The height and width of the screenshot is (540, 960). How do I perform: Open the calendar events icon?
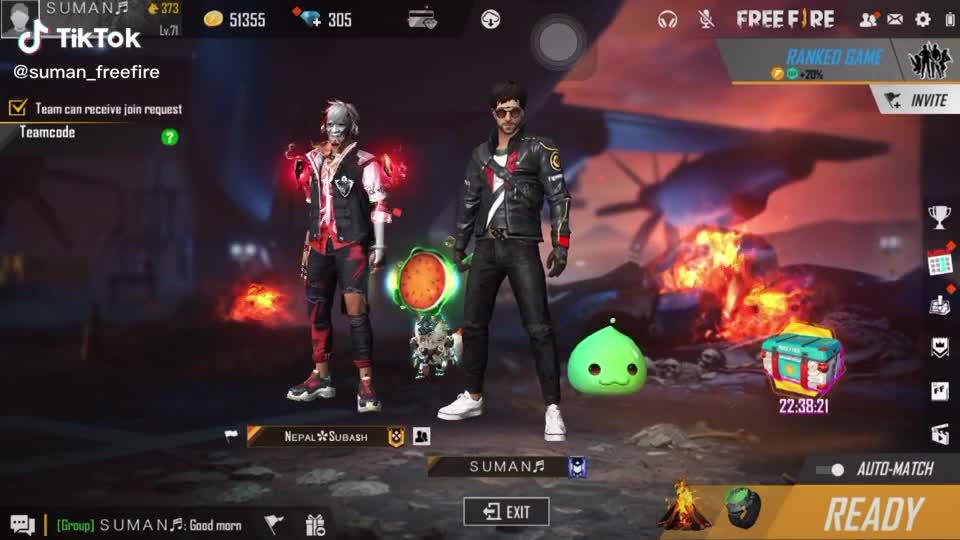click(x=939, y=261)
